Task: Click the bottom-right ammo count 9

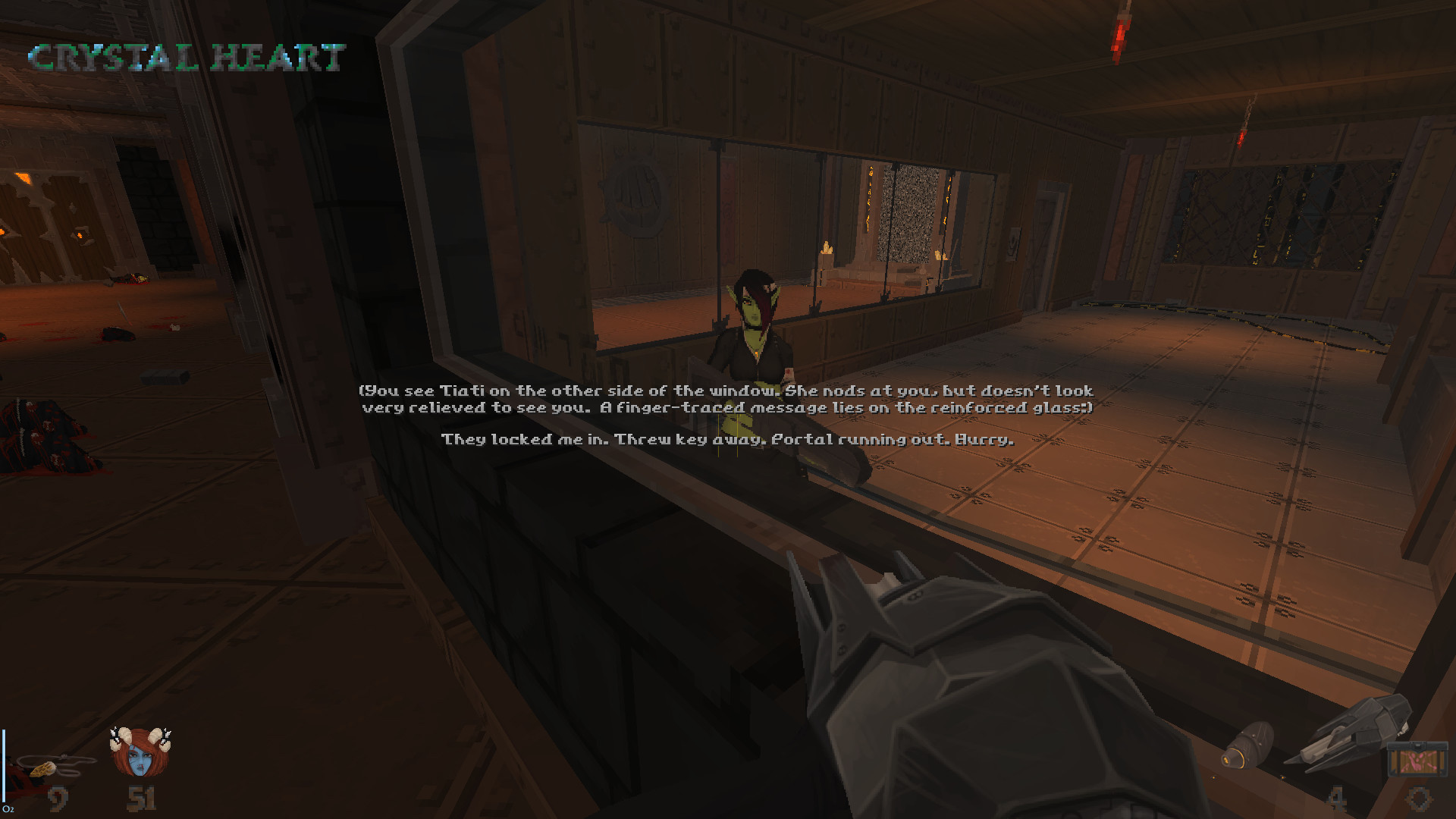Action: tap(1420, 799)
